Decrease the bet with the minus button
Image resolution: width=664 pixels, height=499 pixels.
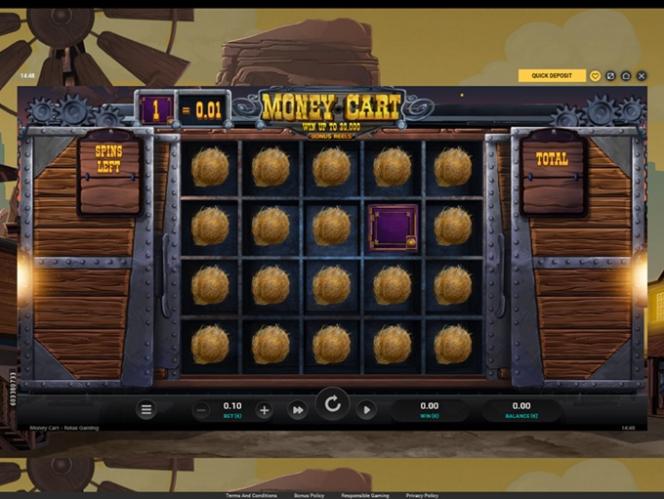point(201,410)
